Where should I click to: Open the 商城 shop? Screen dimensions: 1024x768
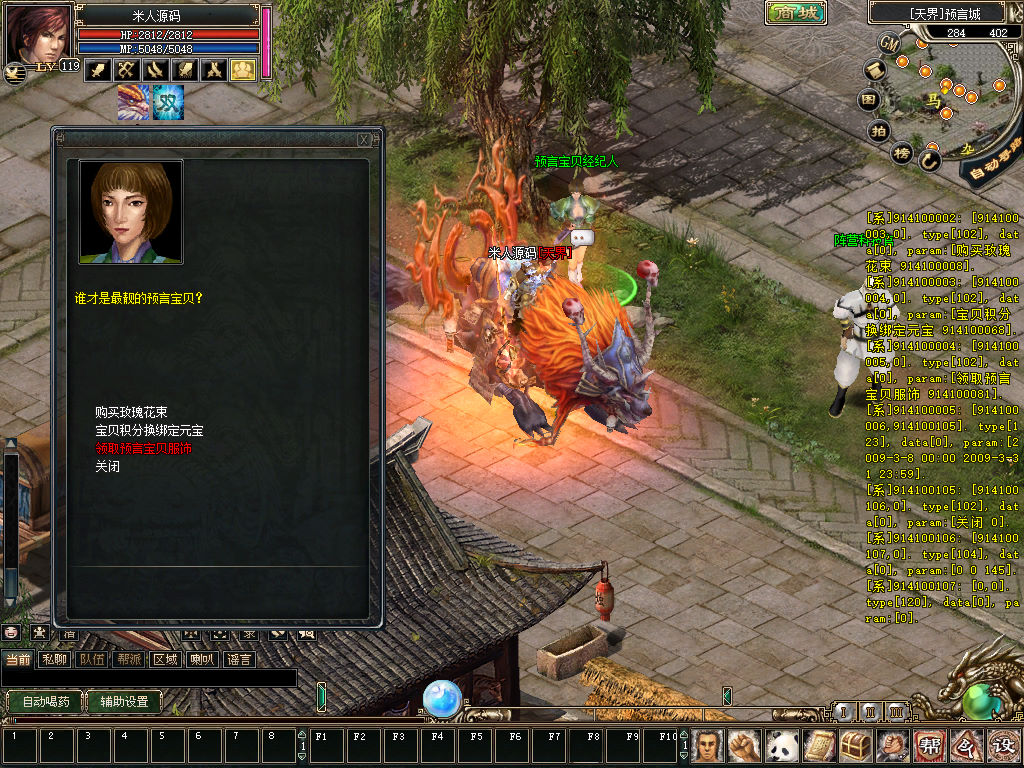click(796, 13)
